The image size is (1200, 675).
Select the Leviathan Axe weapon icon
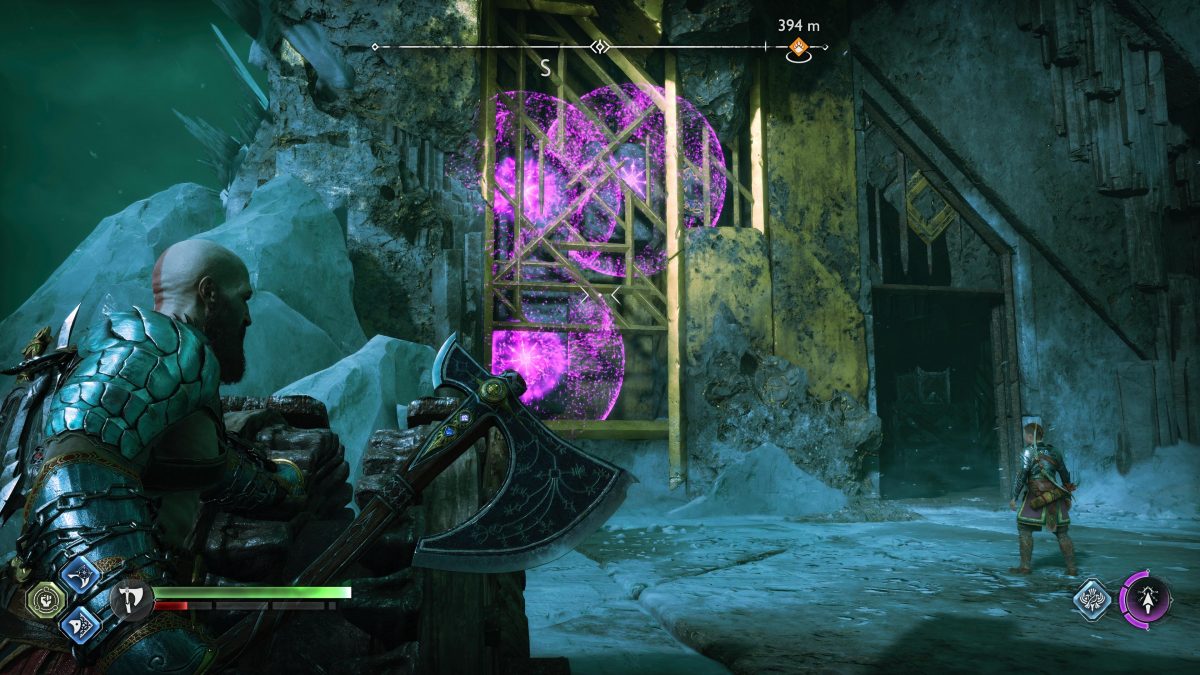click(x=131, y=599)
